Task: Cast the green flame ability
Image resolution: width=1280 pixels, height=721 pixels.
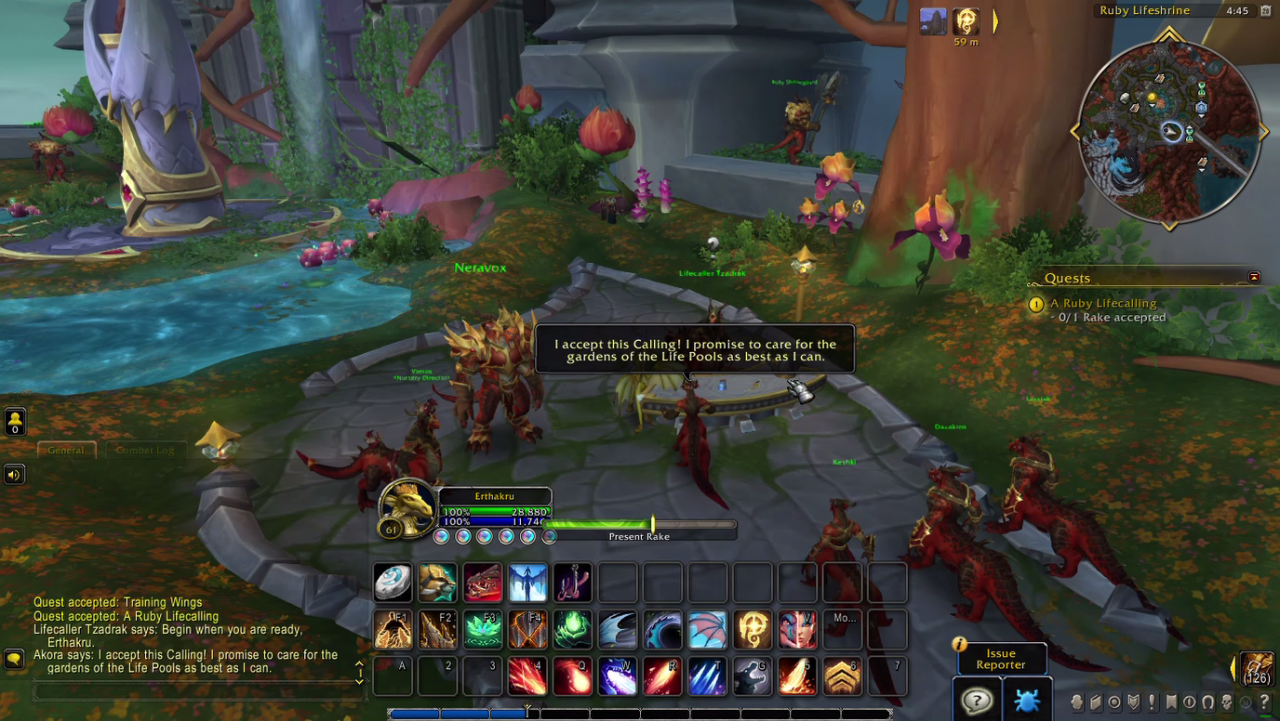Action: (x=572, y=630)
